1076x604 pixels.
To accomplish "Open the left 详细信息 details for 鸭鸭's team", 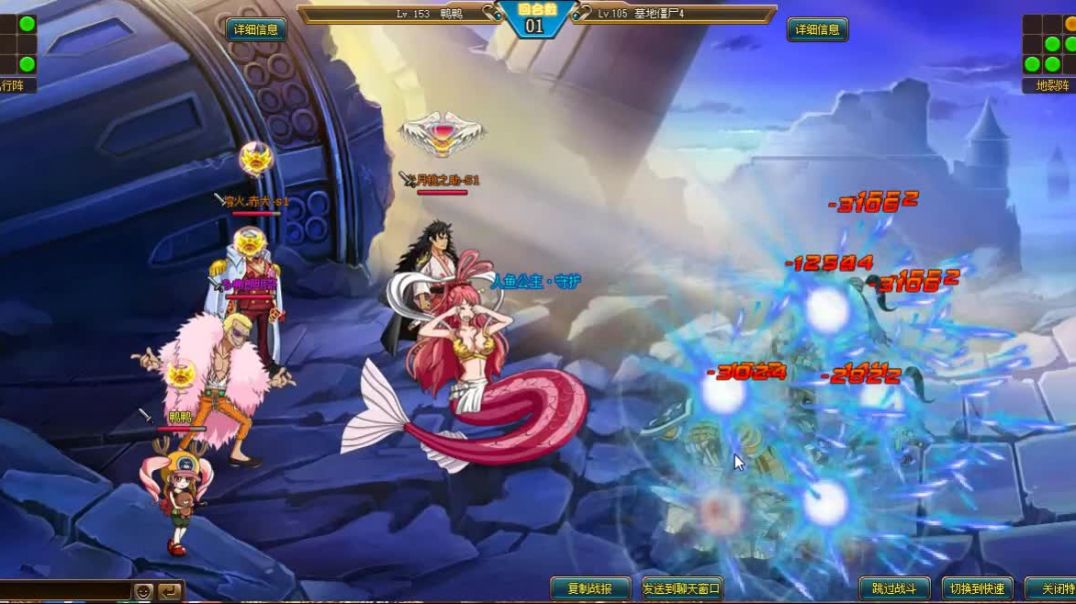I will coord(256,30).
